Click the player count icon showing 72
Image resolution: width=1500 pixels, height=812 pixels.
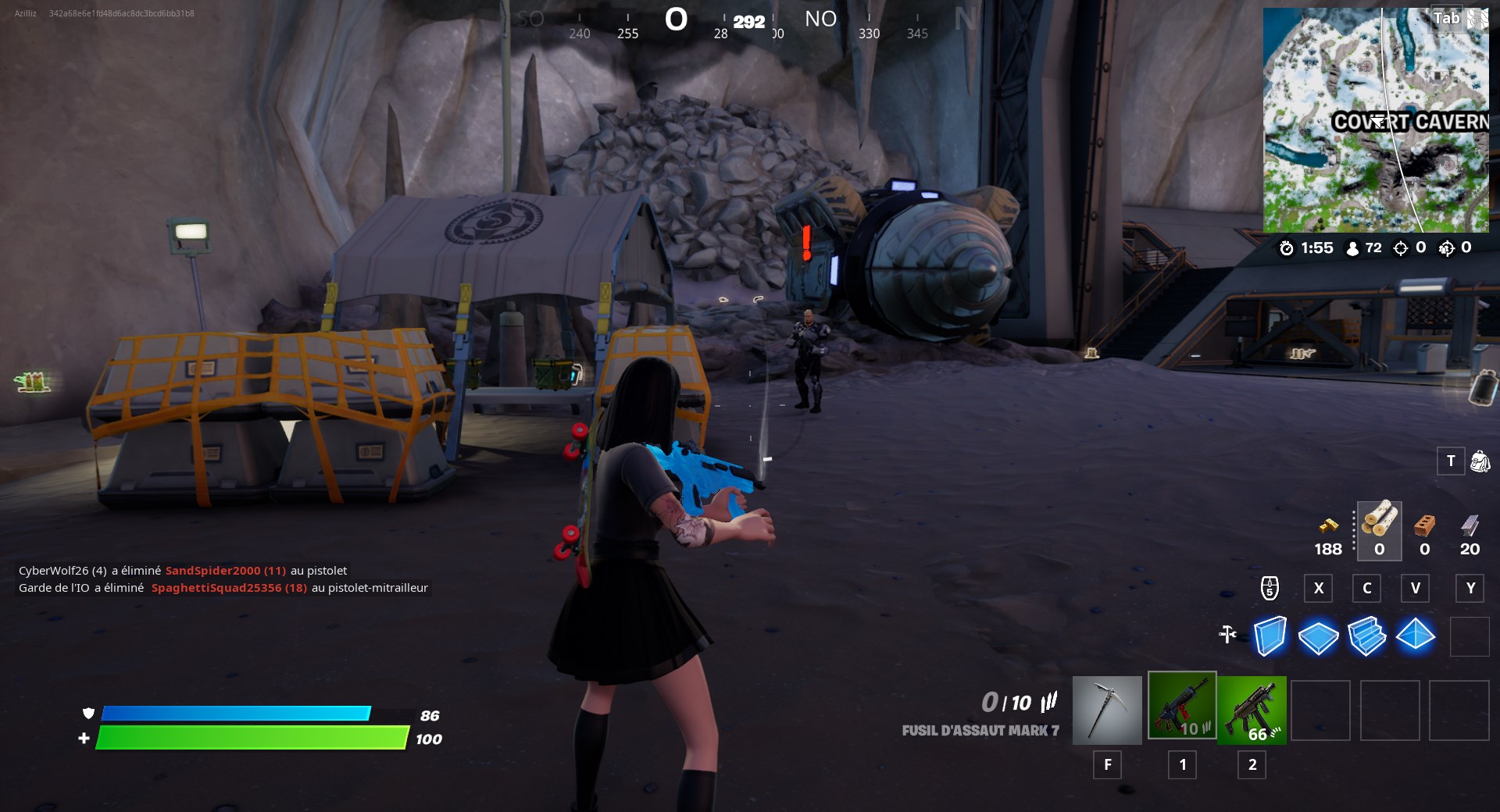(x=1354, y=248)
